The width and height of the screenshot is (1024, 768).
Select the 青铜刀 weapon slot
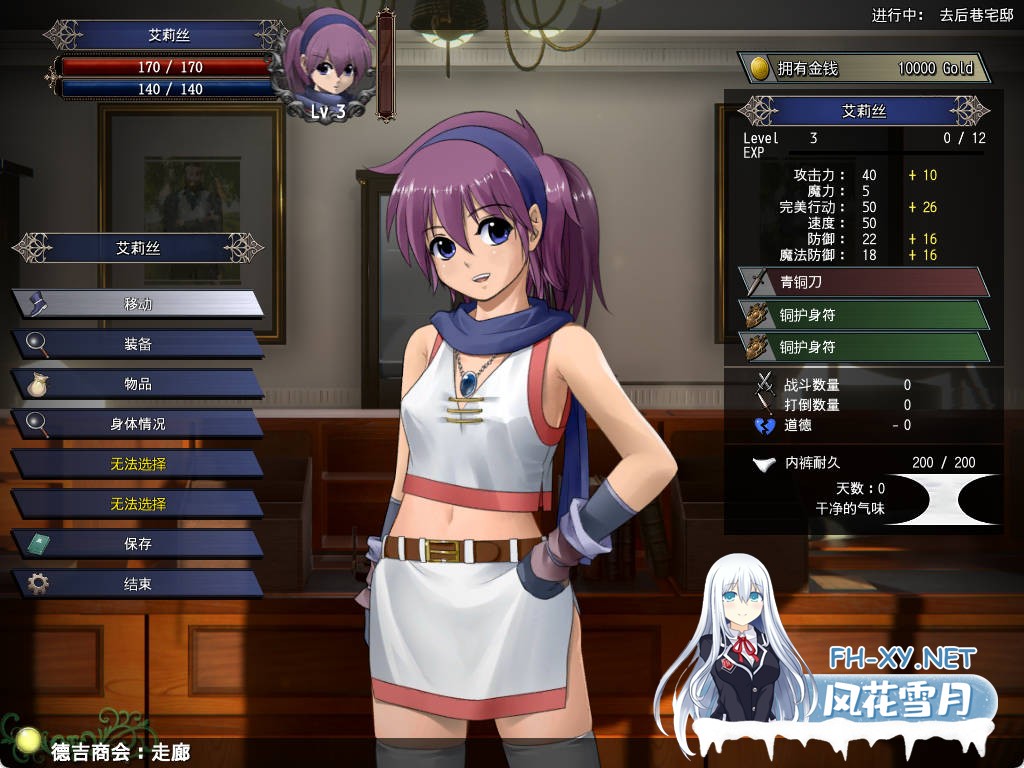click(864, 282)
